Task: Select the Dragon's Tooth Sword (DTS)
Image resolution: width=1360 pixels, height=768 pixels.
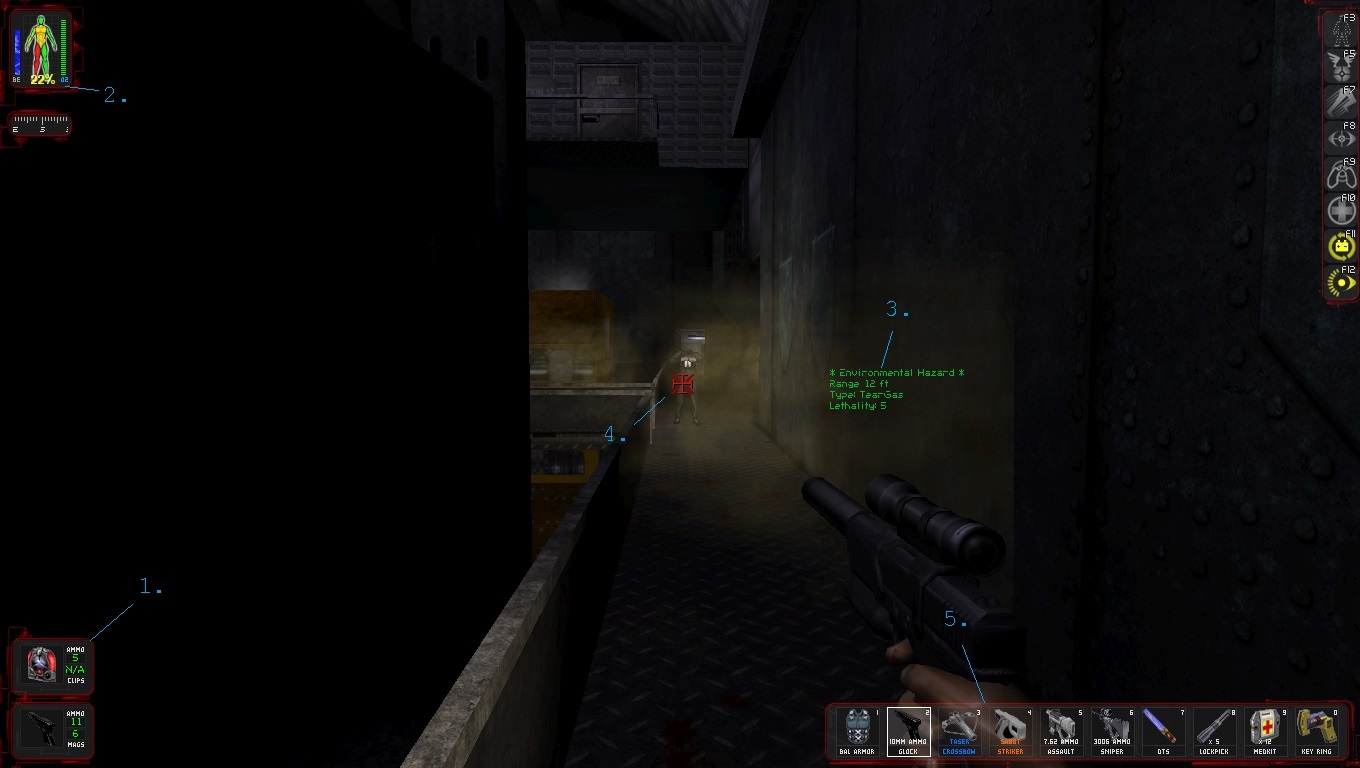Action: click(1163, 731)
